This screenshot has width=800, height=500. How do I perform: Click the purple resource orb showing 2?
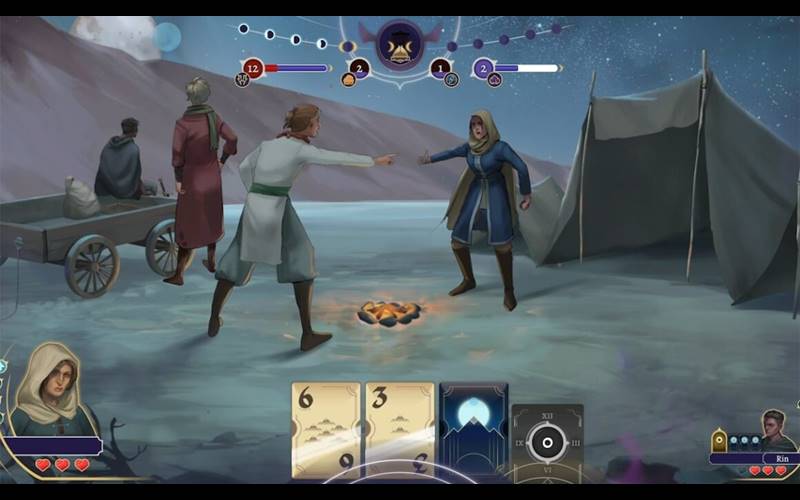484,69
